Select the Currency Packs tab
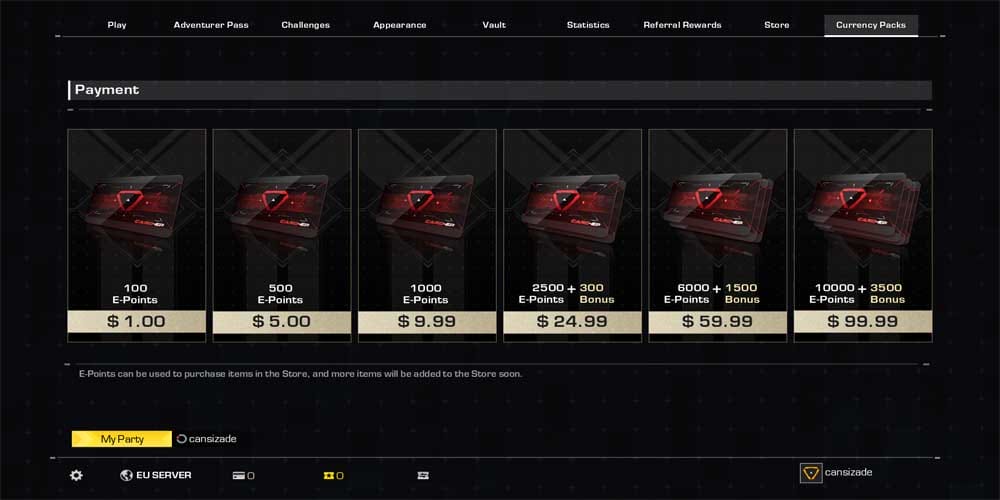 click(x=870, y=25)
